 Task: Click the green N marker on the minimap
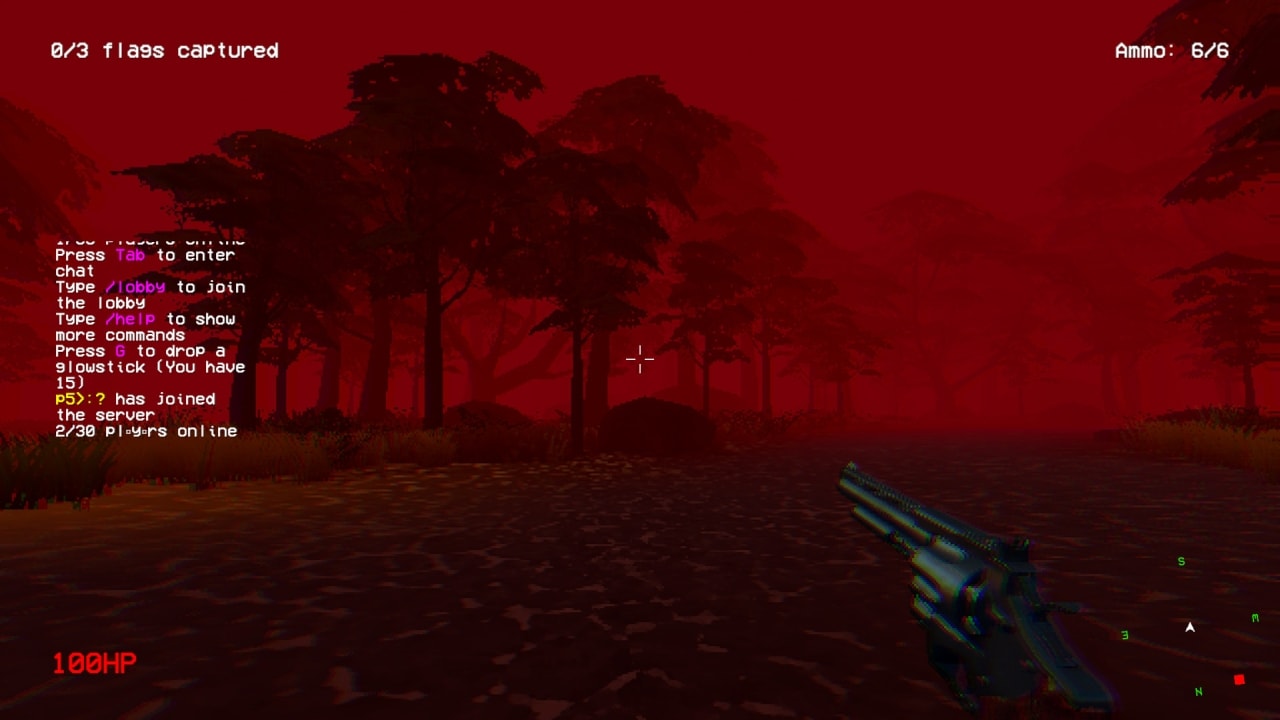point(1199,691)
